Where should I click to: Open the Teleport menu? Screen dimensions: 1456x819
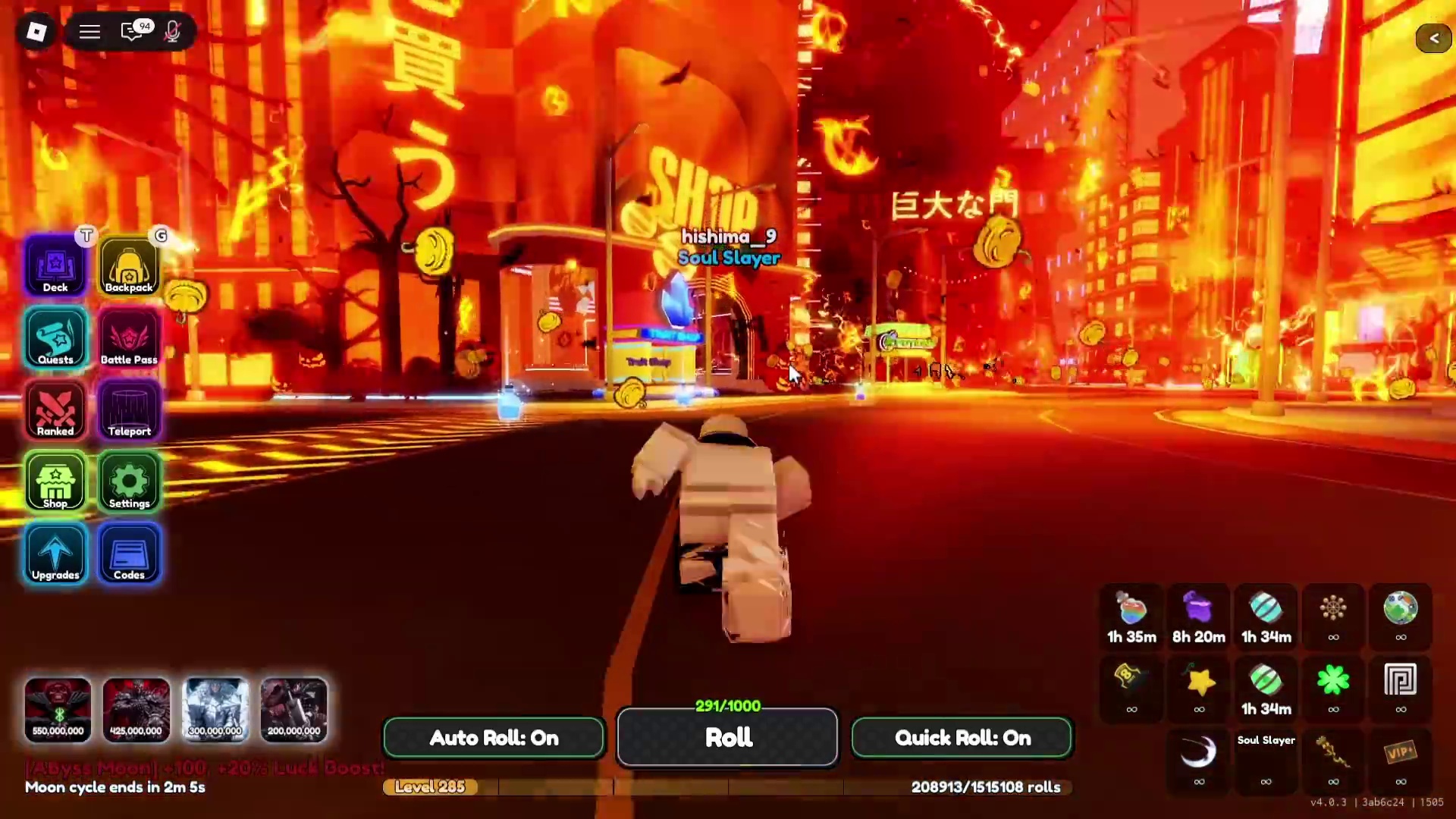(129, 410)
